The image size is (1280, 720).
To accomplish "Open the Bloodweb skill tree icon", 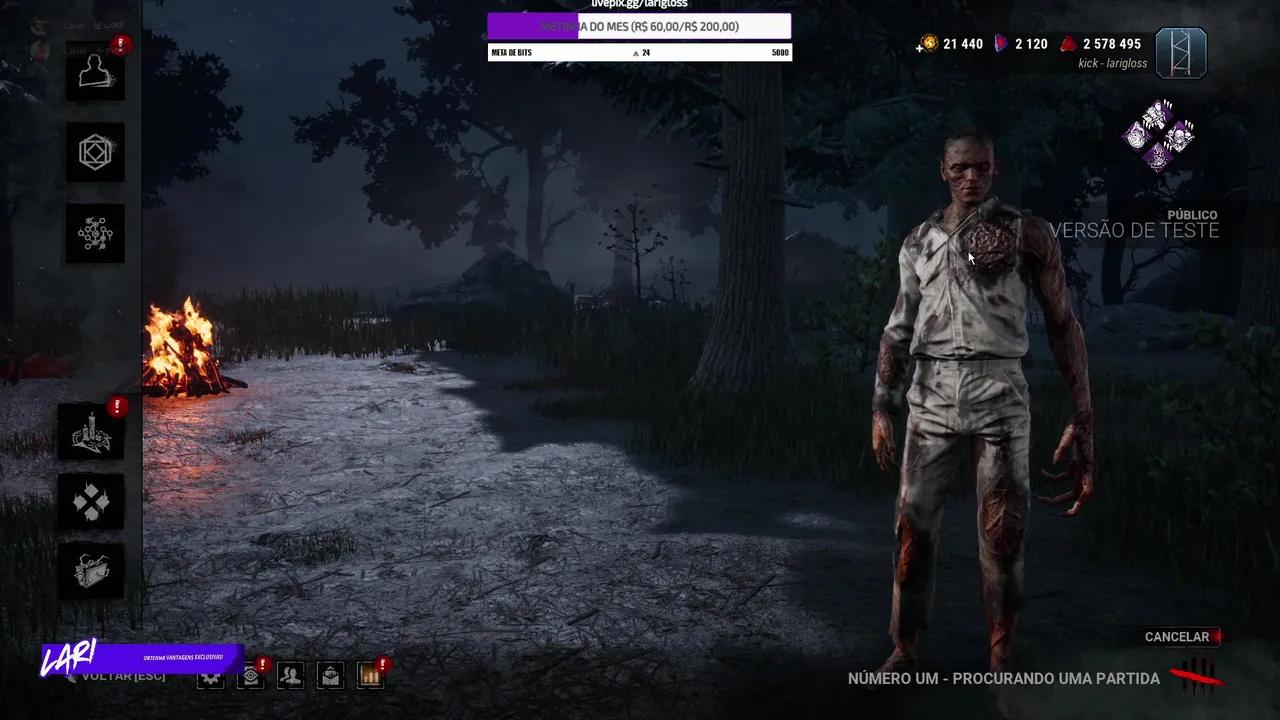I will point(94,233).
